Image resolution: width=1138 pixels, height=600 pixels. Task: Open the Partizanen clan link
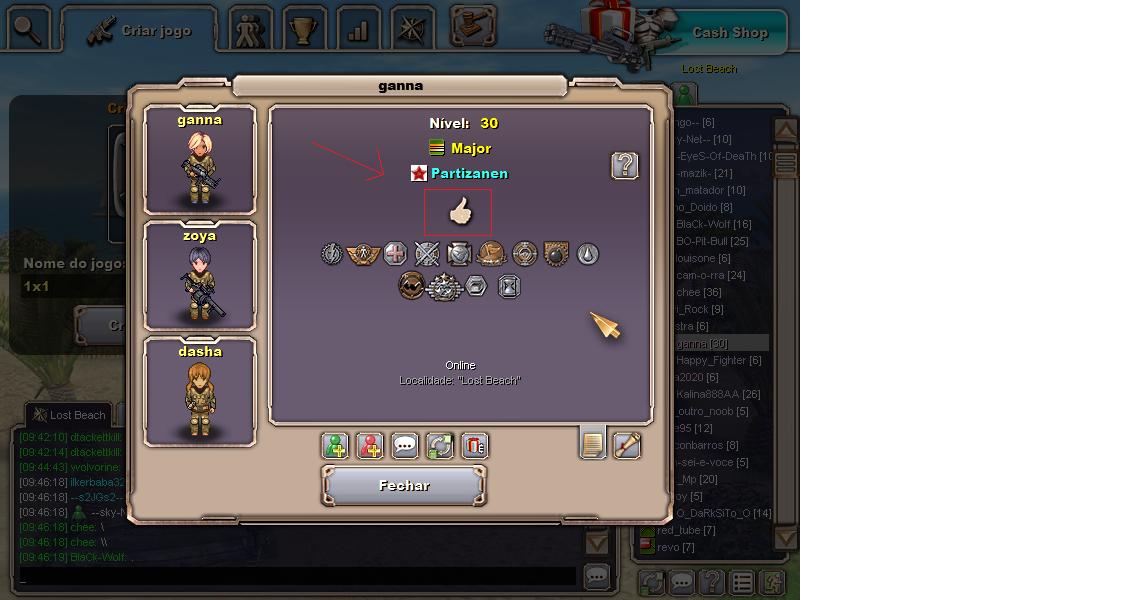469,174
